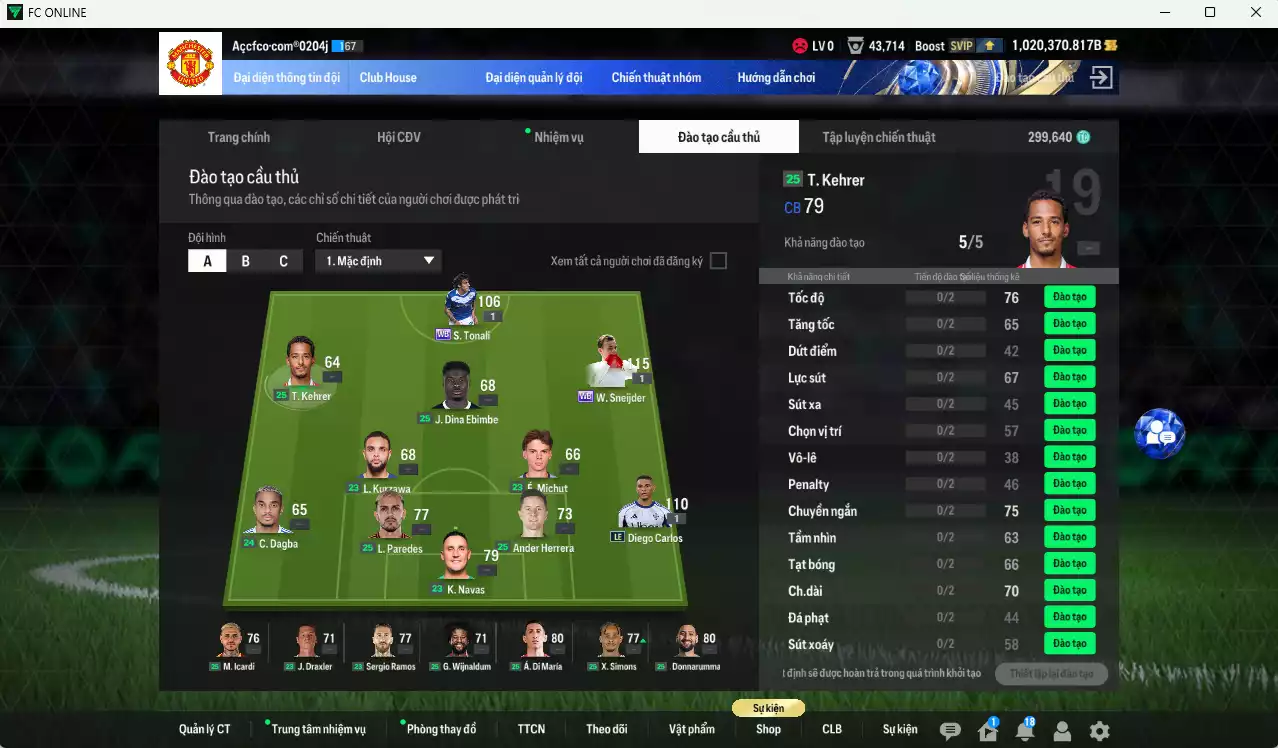The image size is (1278, 748).
Task: Click the exit door icon
Action: [x=1101, y=77]
